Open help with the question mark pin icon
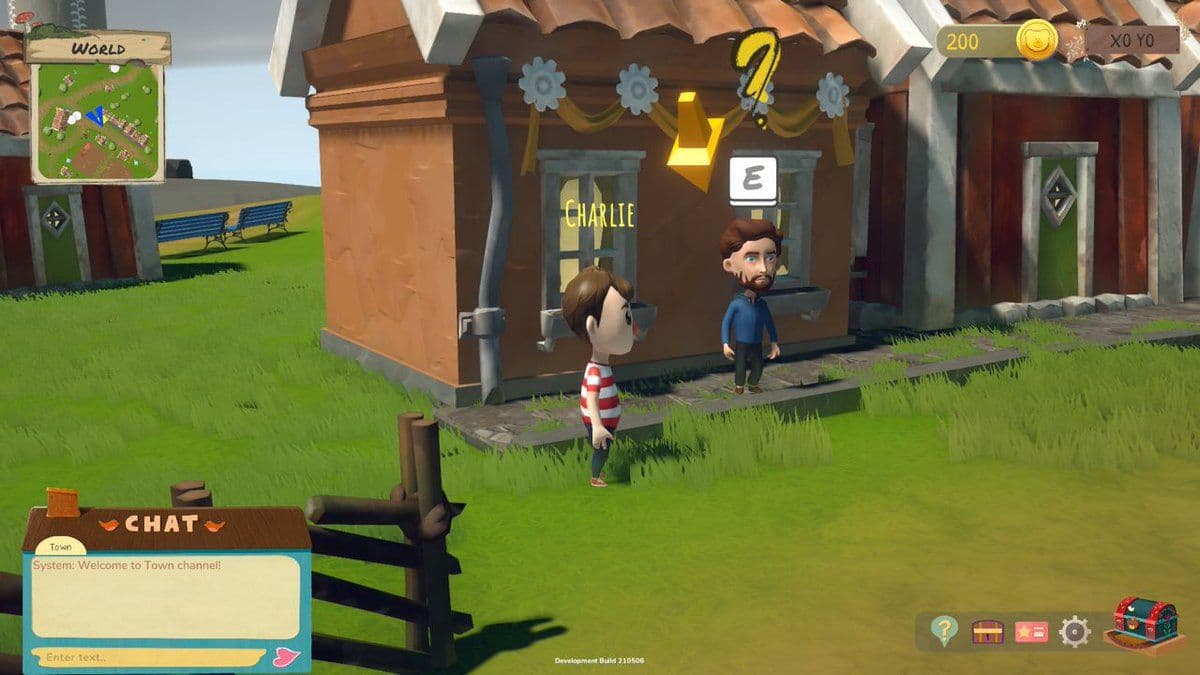1200x675 pixels. (943, 630)
